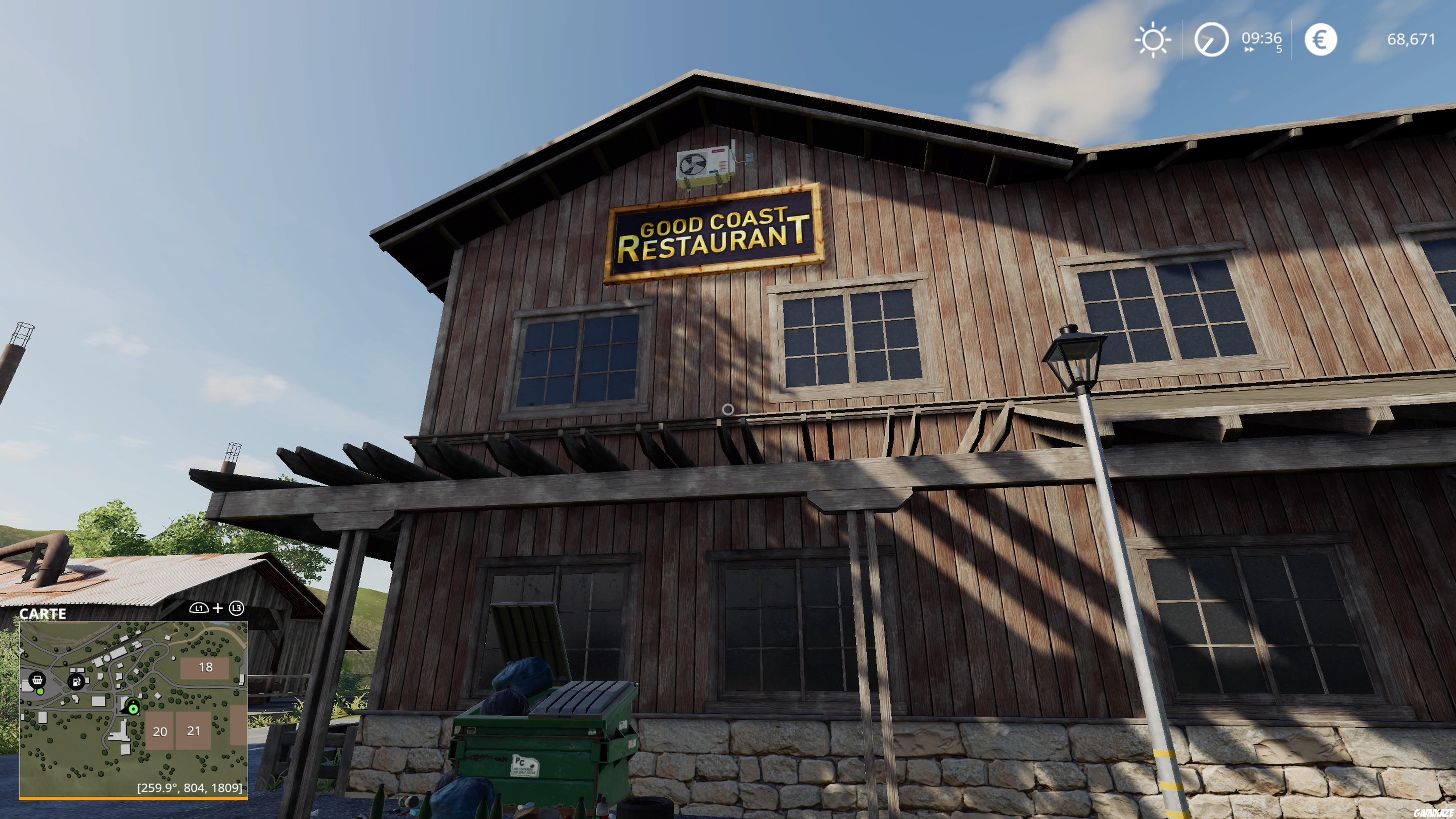Click the sun weather icon

click(1153, 39)
